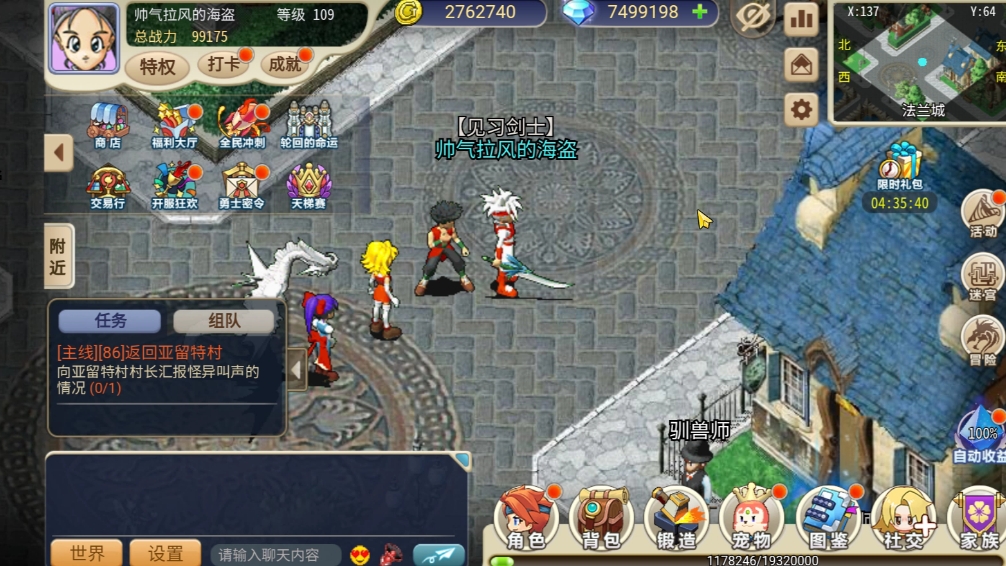Open the 世界 world chat channel
The image size is (1006, 566).
click(x=87, y=553)
